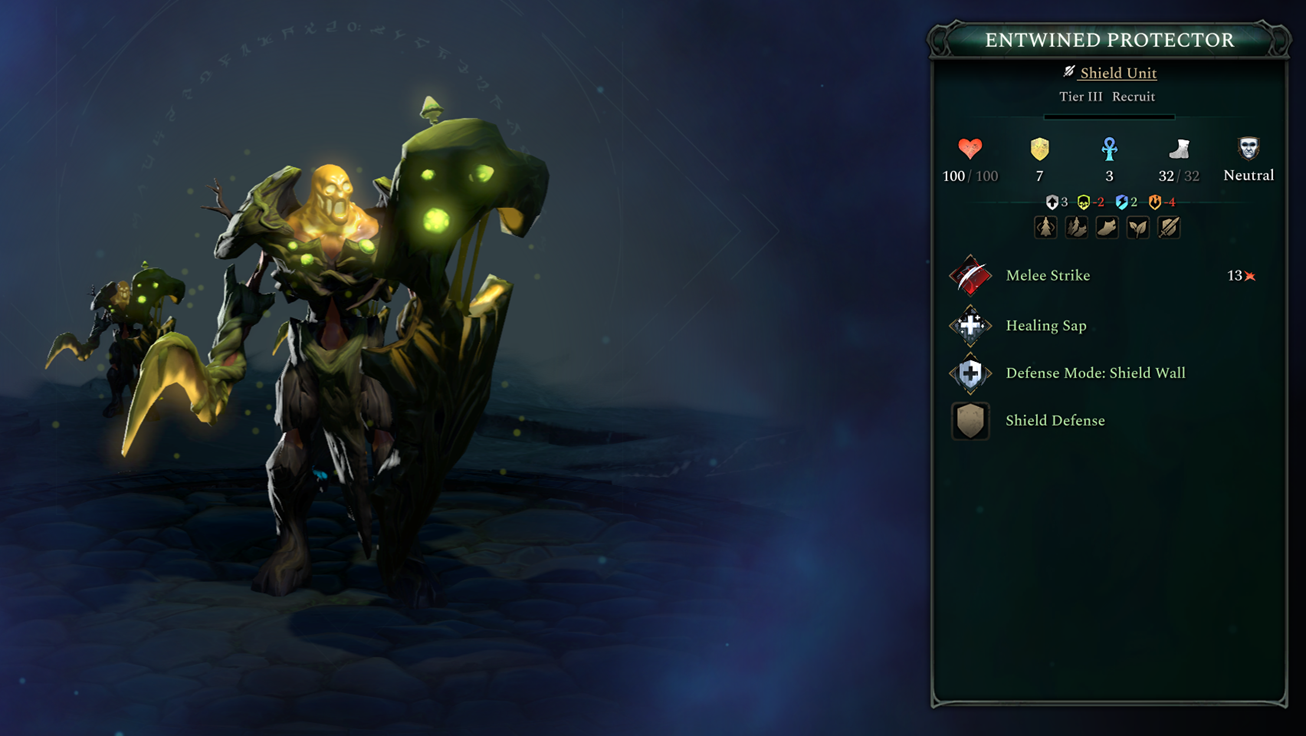1306x736 pixels.
Task: Click the single pine tree trait icon
Action: tap(1045, 228)
